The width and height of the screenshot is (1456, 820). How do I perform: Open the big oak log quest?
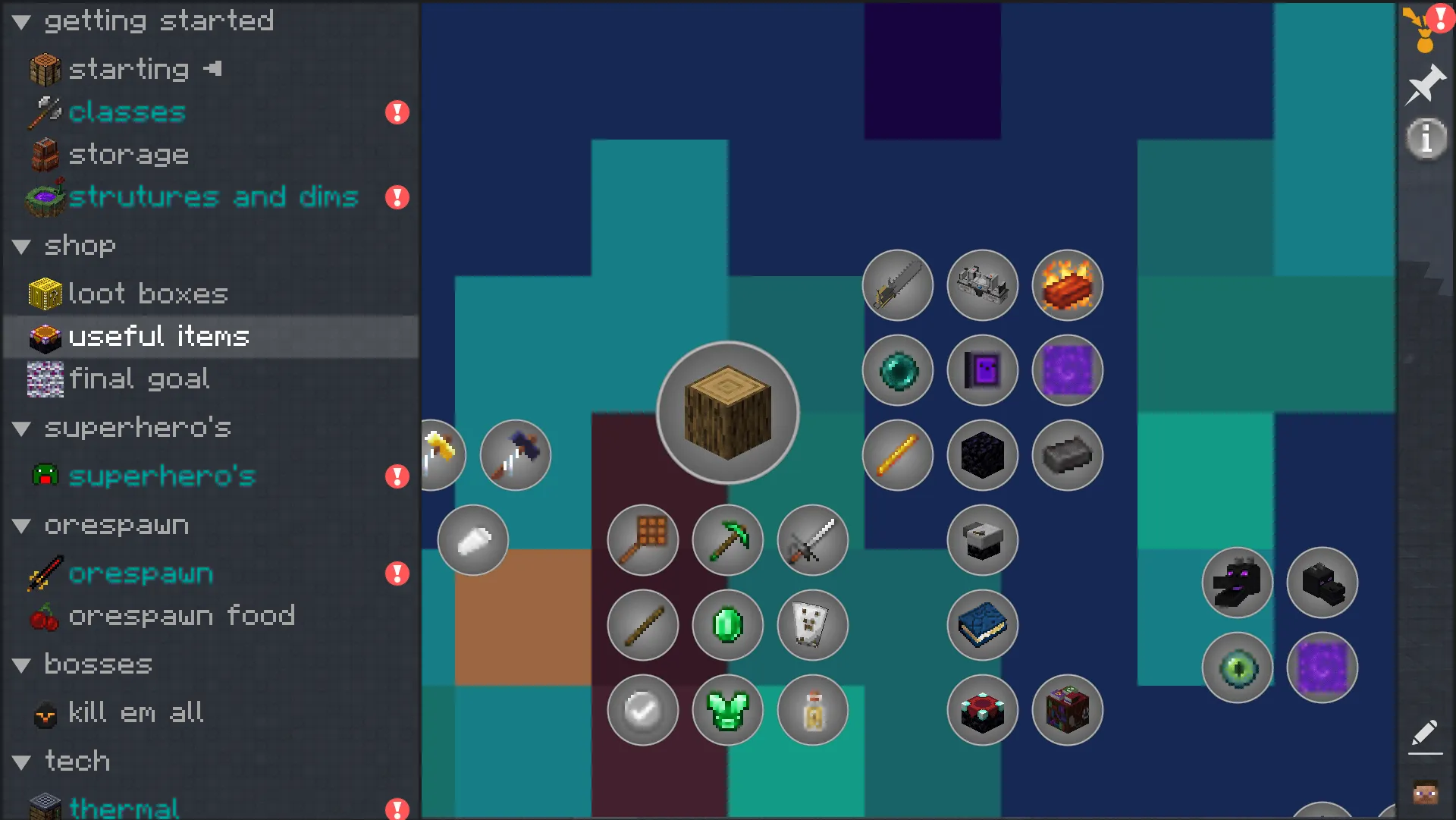tap(727, 412)
